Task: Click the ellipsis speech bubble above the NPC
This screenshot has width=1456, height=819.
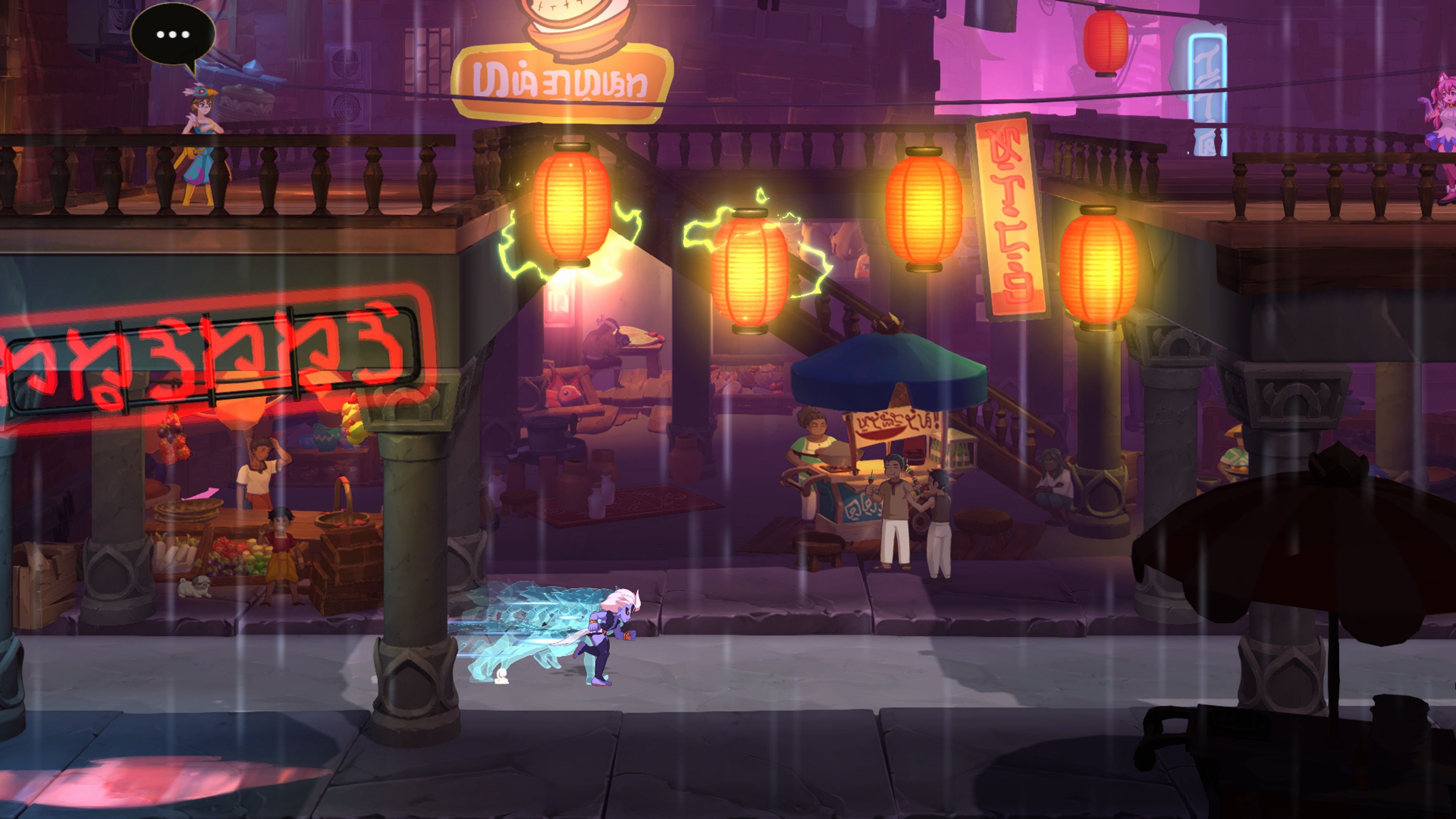Action: [173, 34]
